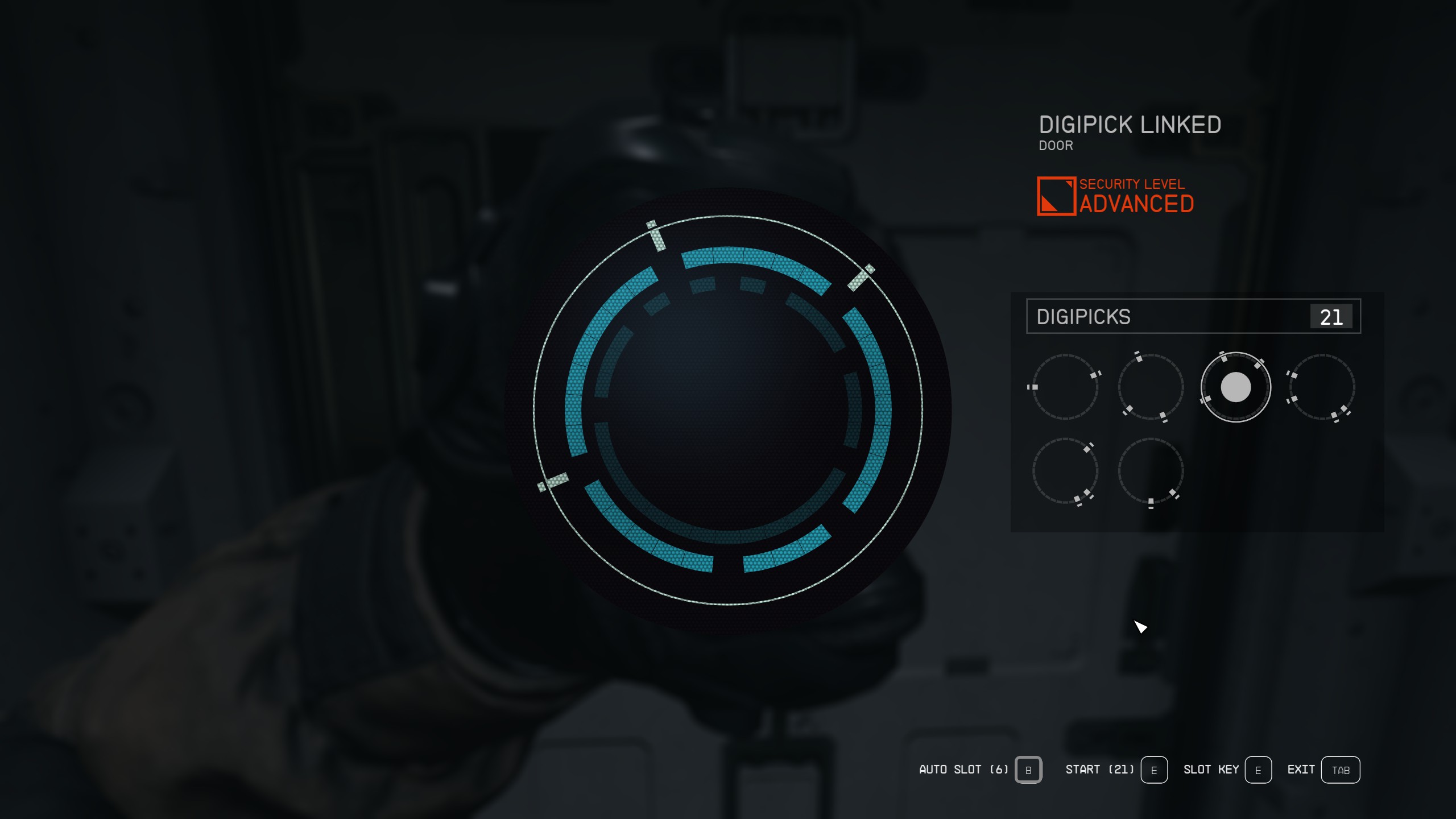Select the two-pin key with a pin pointing straight down
The image size is (1456, 819).
[x=1151, y=471]
